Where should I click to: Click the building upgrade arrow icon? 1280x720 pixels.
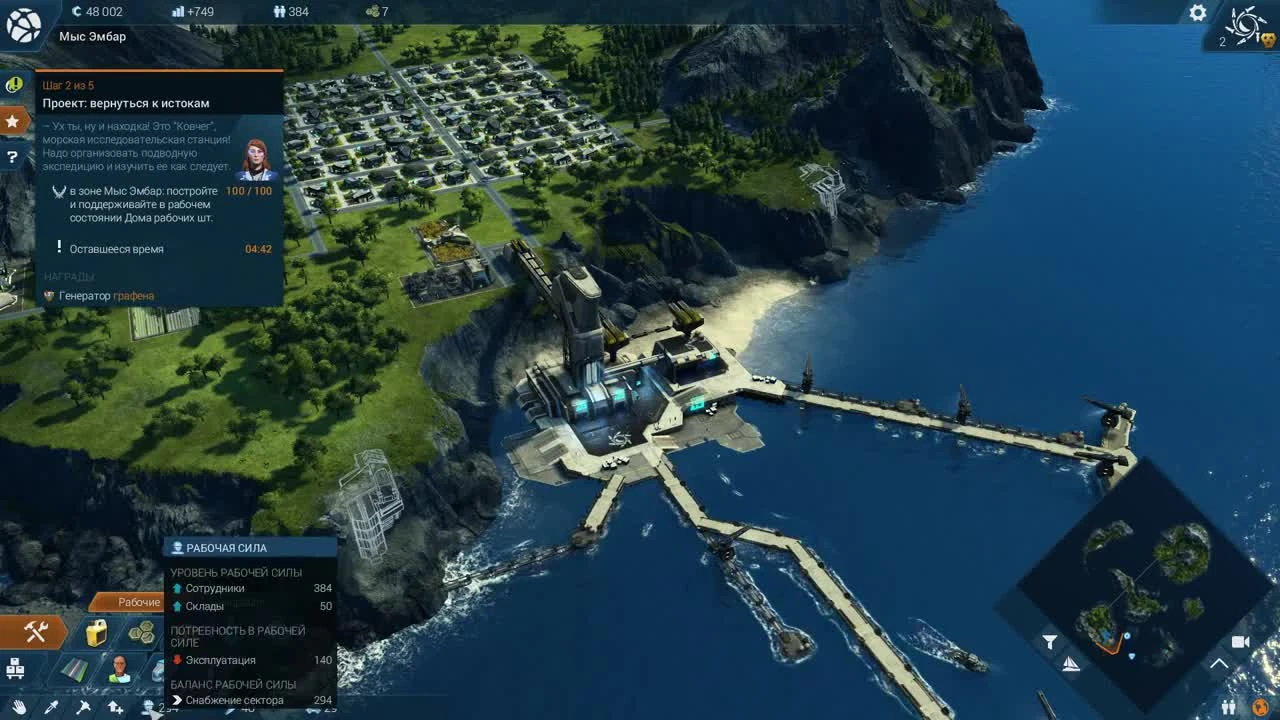click(x=115, y=707)
